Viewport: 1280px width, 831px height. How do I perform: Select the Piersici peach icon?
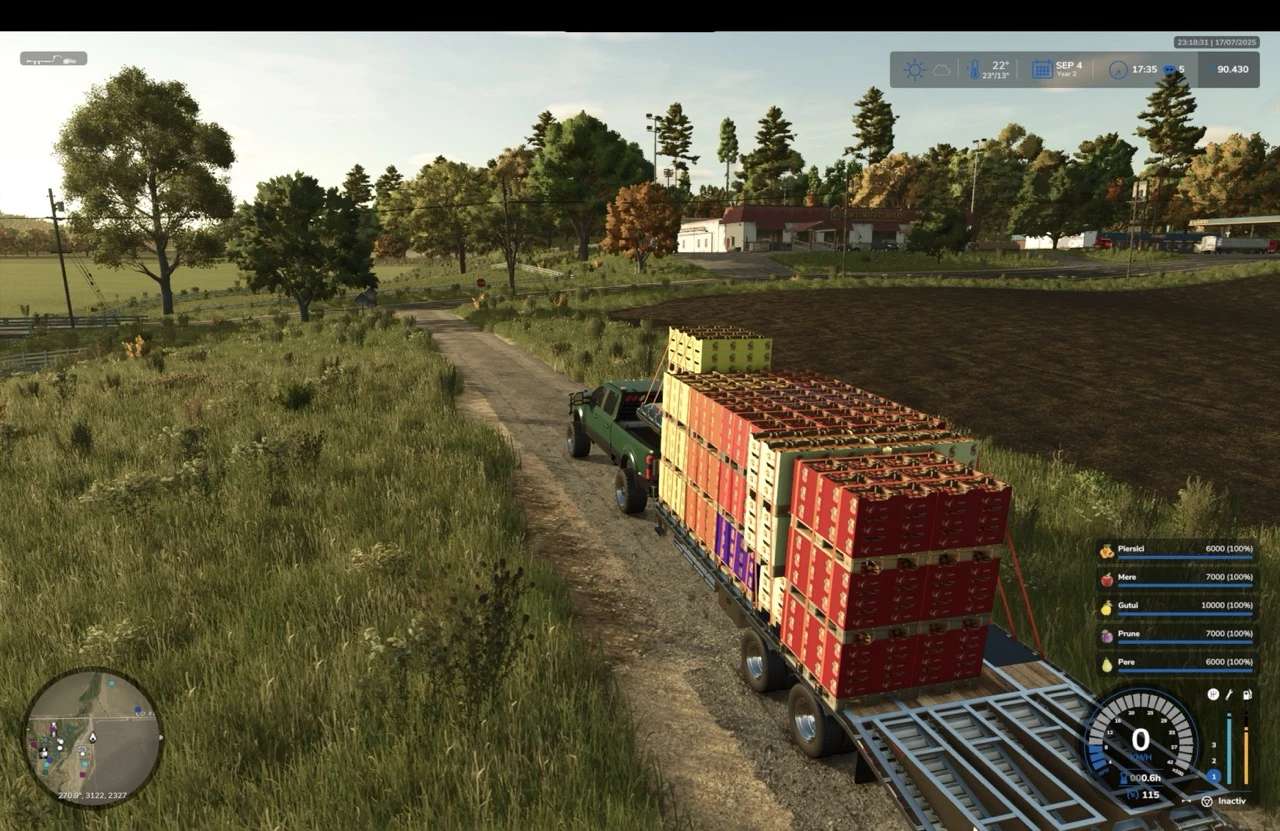(1107, 551)
